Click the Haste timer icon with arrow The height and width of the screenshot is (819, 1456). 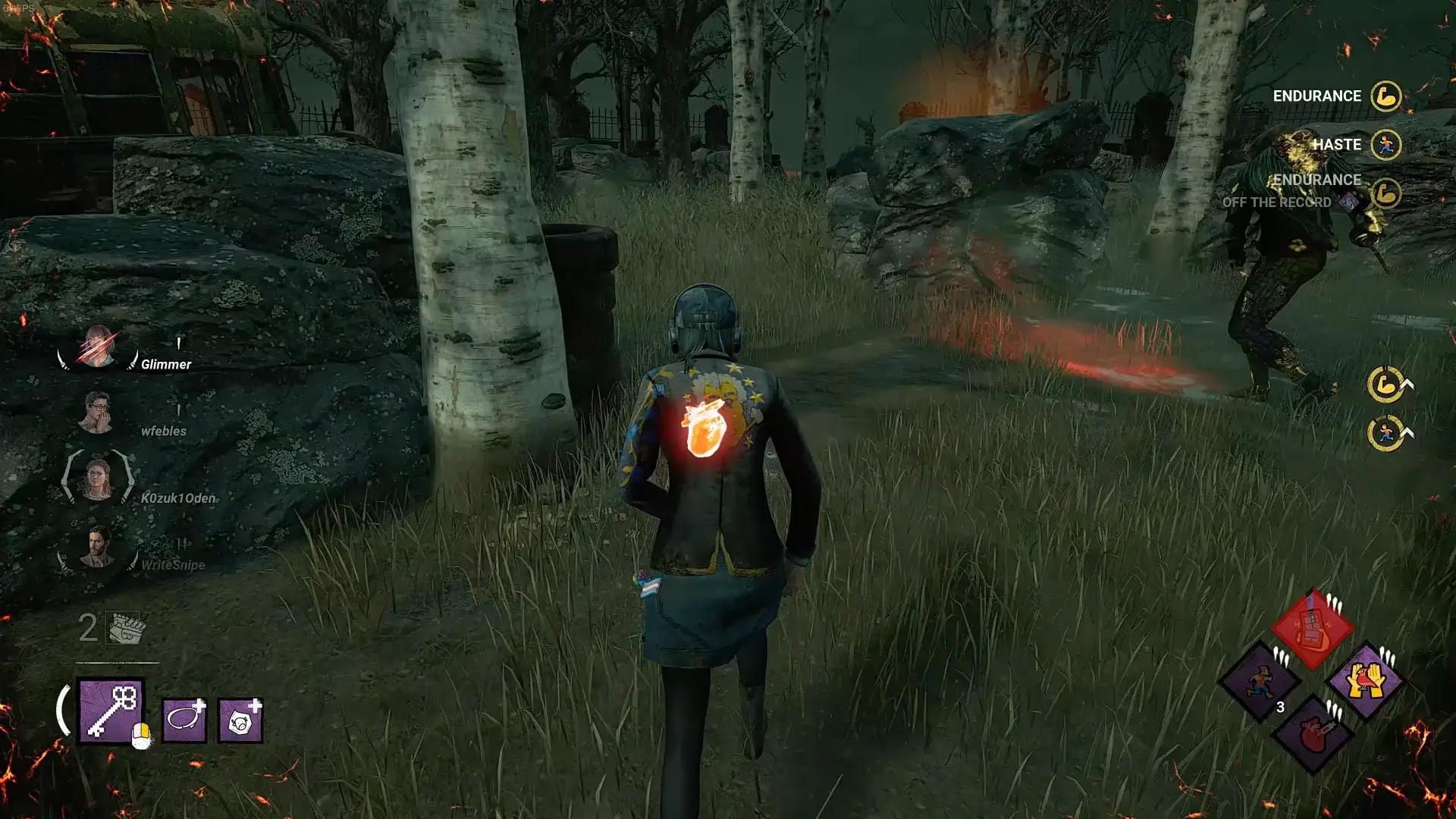1386,433
